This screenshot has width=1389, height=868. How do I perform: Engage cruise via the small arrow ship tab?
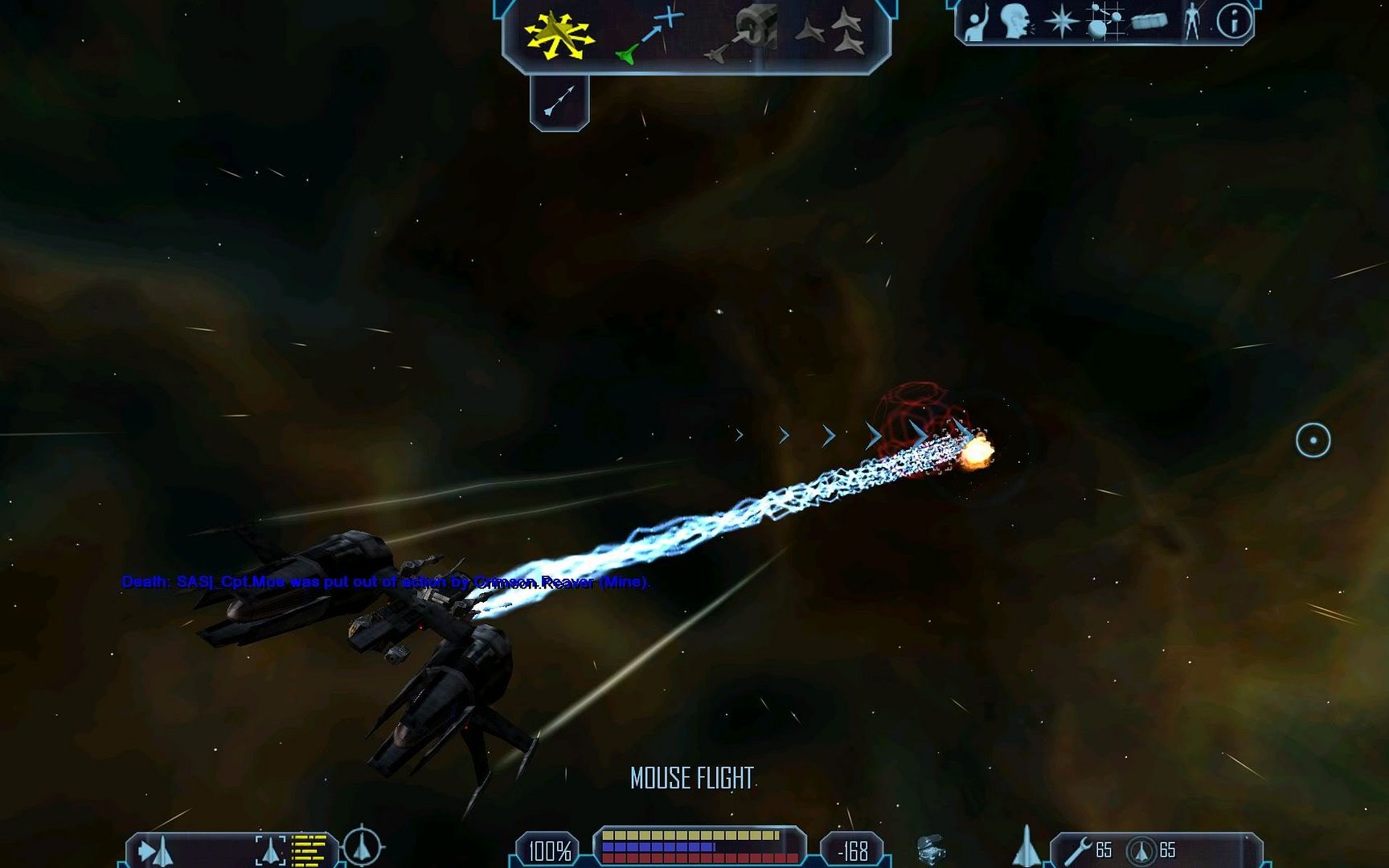click(x=559, y=101)
